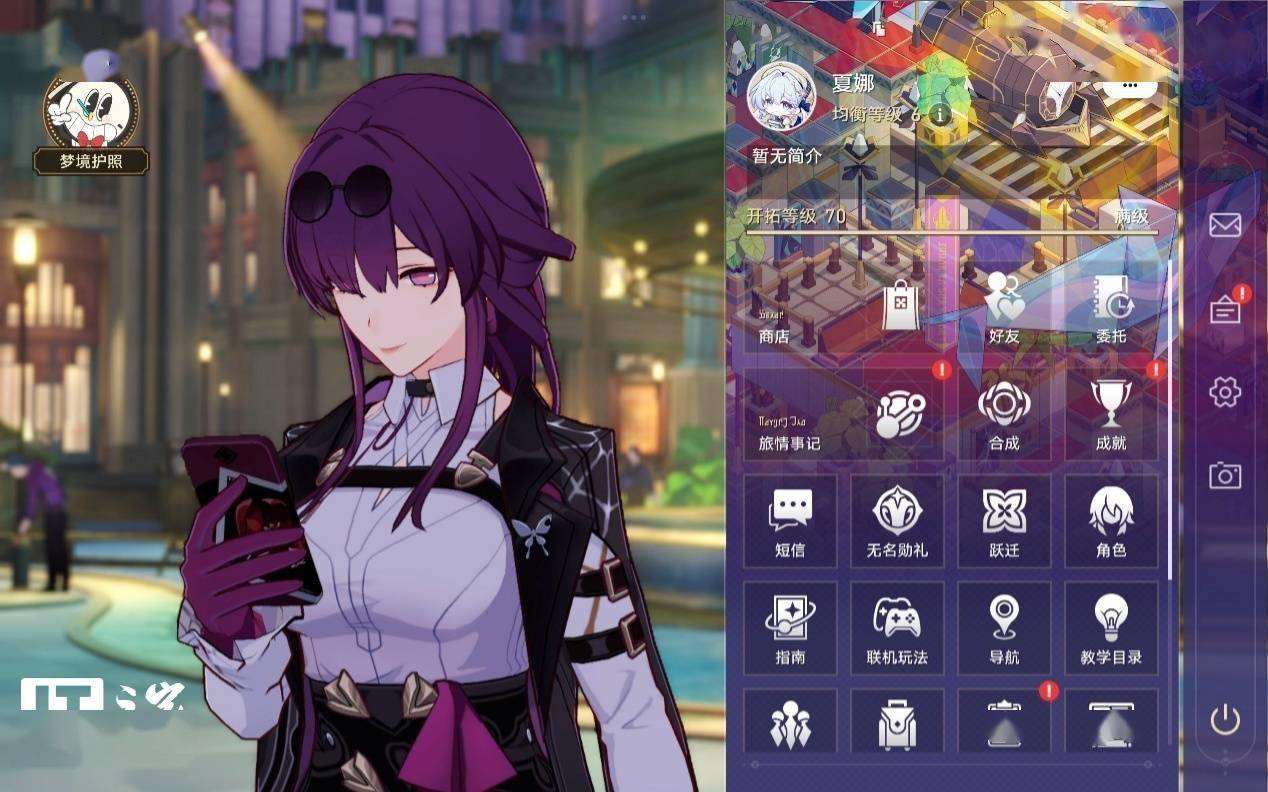The height and width of the screenshot is (792, 1268).
Task: Open 教学目录 tutorial list
Action: (x=1111, y=628)
